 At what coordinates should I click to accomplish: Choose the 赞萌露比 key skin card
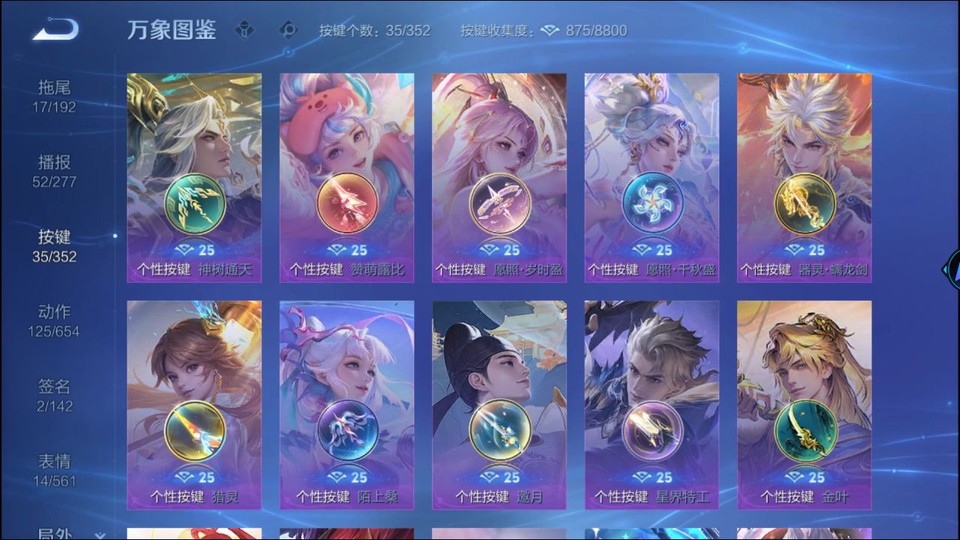click(347, 177)
